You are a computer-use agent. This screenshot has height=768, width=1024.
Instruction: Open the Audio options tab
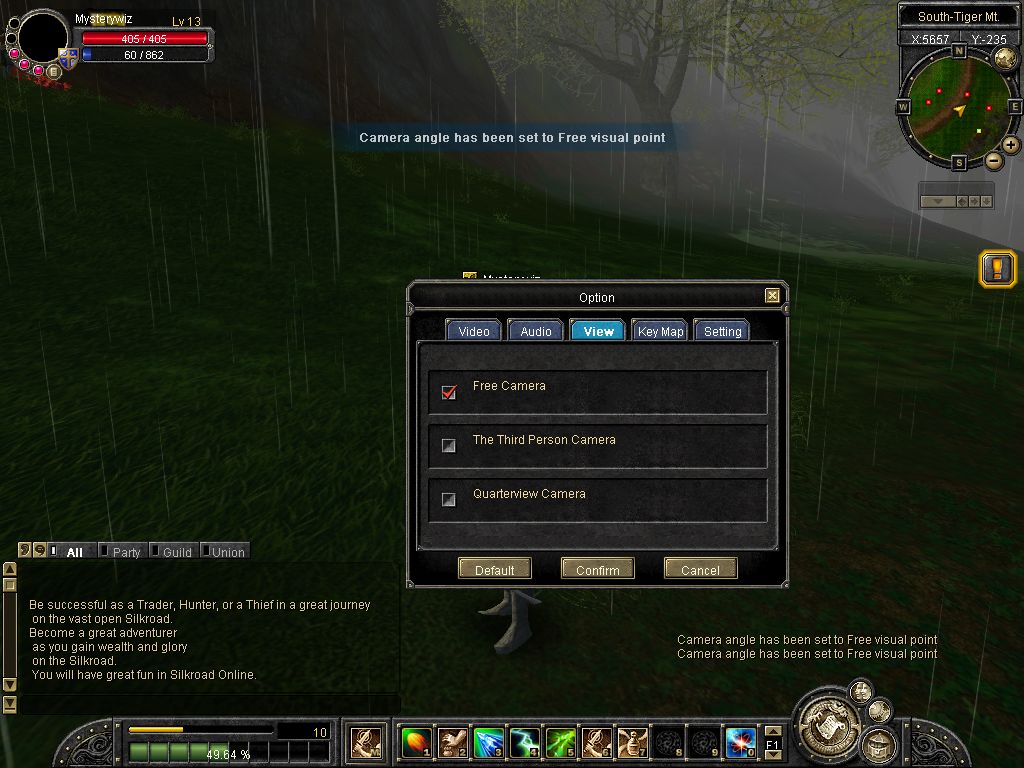[x=535, y=331]
